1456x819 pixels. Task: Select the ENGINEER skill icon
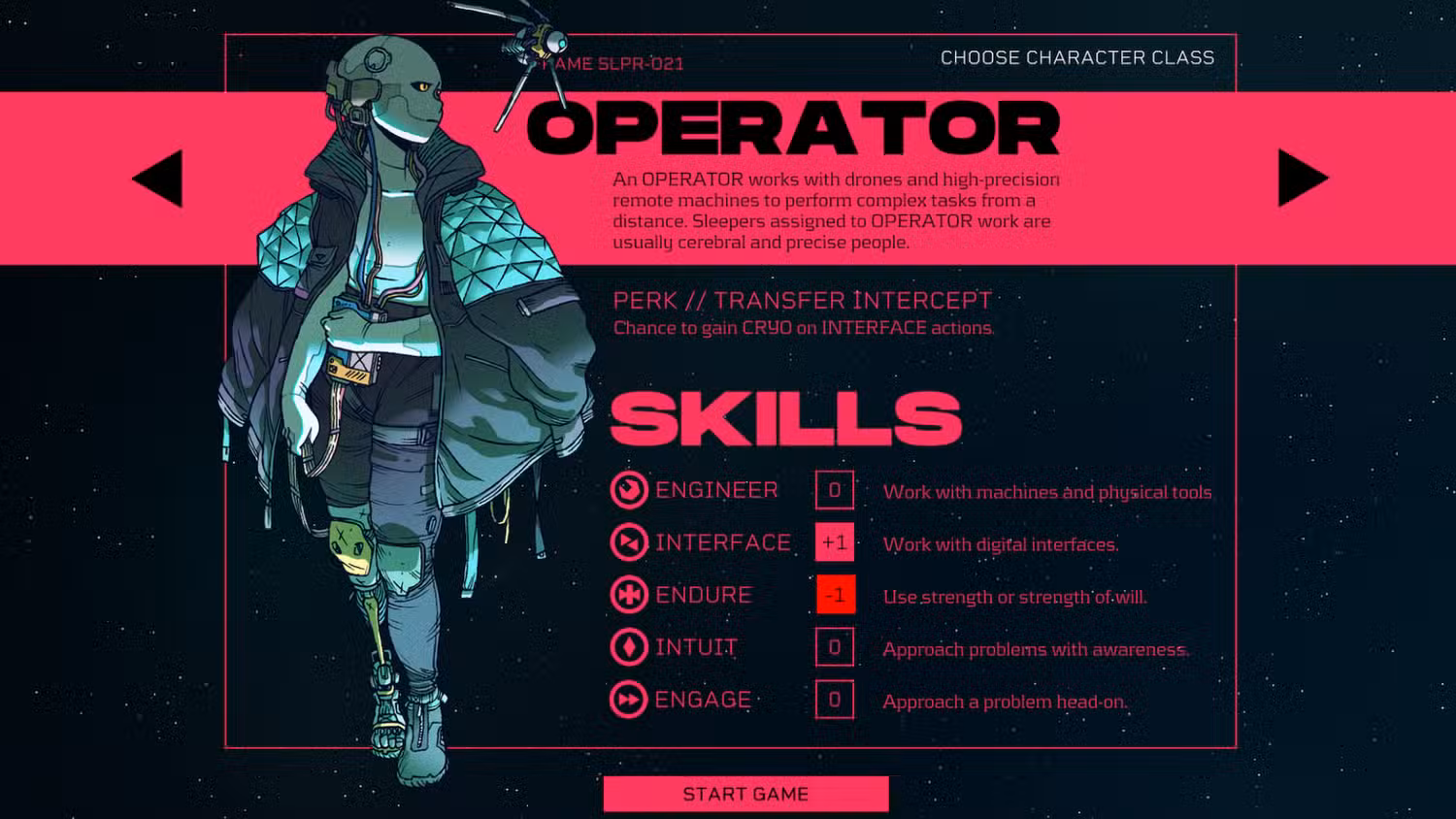[x=629, y=490]
